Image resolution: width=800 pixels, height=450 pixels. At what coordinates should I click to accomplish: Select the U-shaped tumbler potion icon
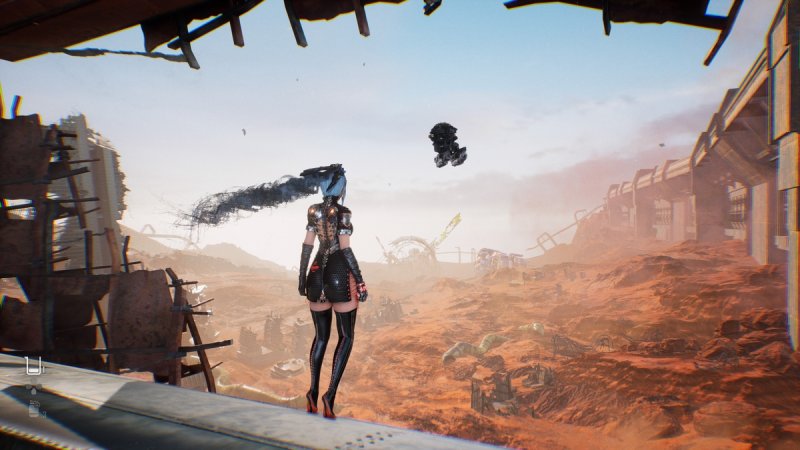[x=34, y=367]
